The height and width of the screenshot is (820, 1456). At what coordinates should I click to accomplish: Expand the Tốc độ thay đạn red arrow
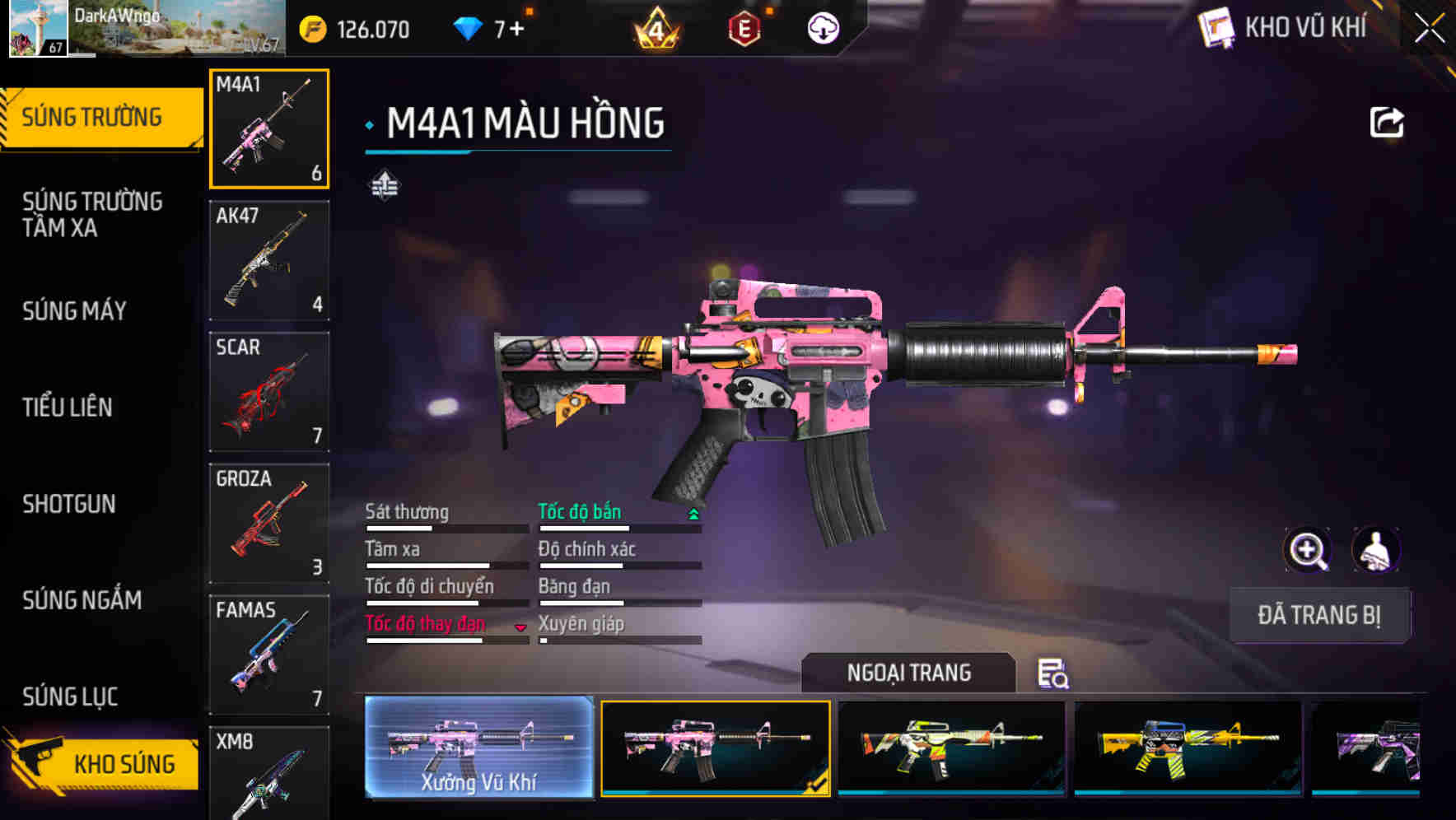(x=521, y=627)
